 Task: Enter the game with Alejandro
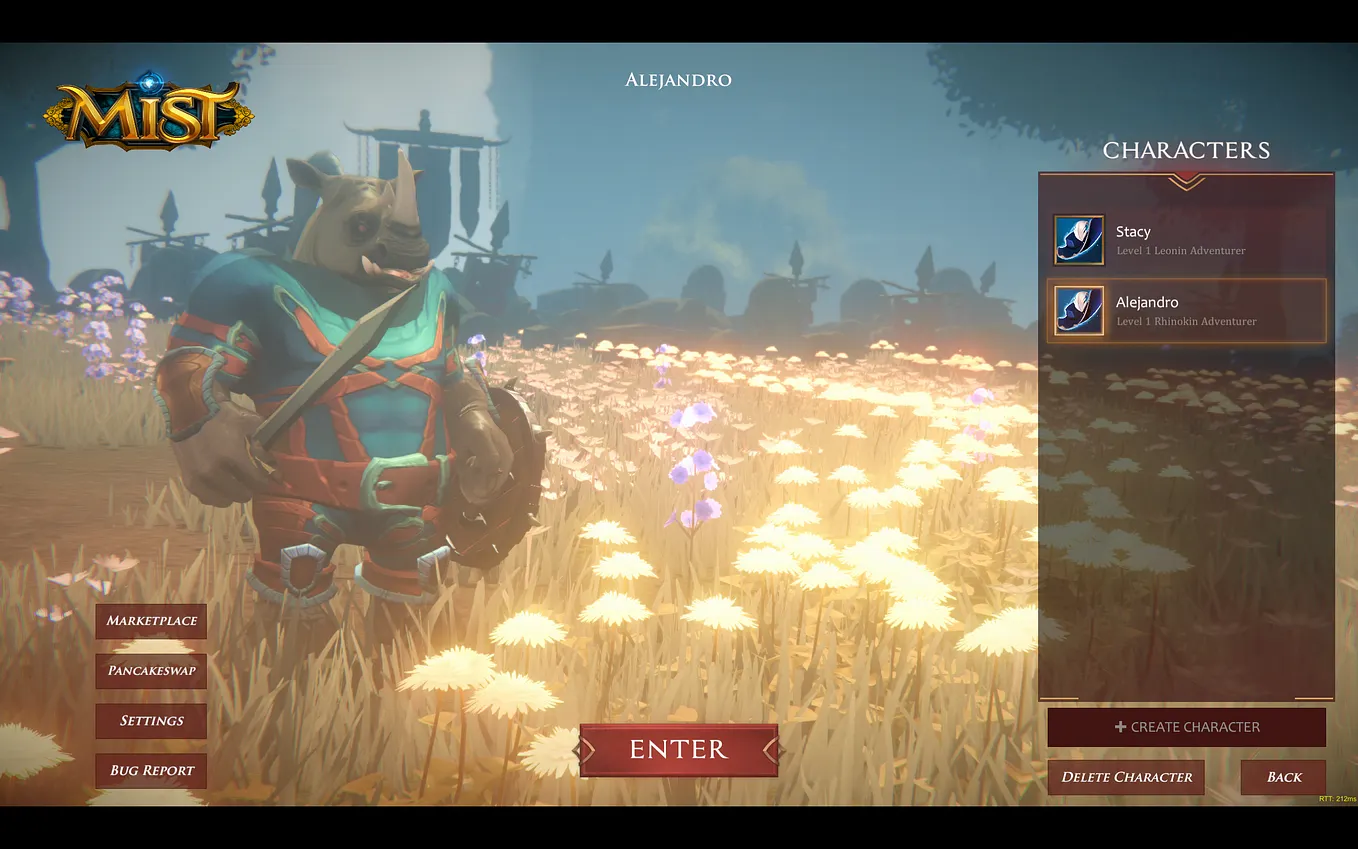678,750
